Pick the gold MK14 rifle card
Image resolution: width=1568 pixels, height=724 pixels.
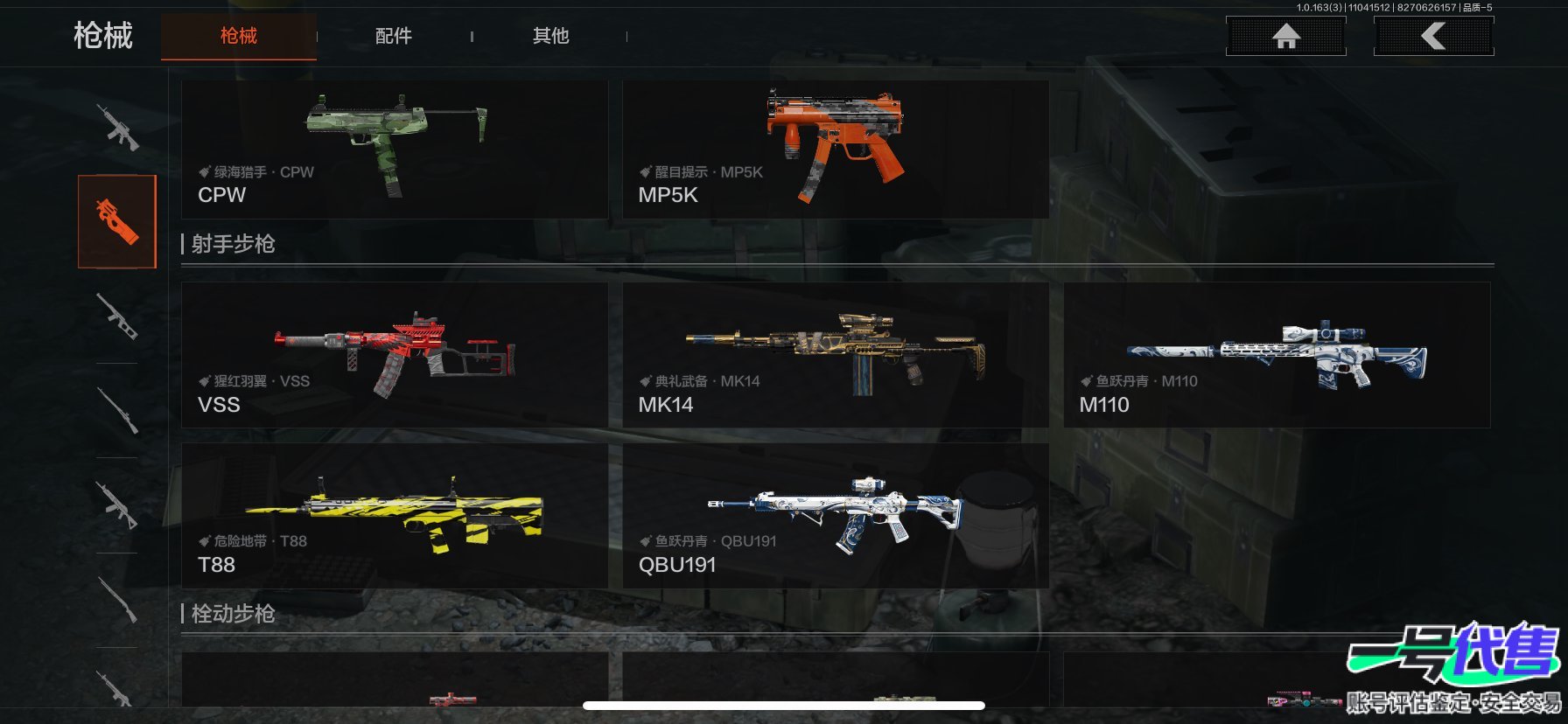(x=835, y=354)
